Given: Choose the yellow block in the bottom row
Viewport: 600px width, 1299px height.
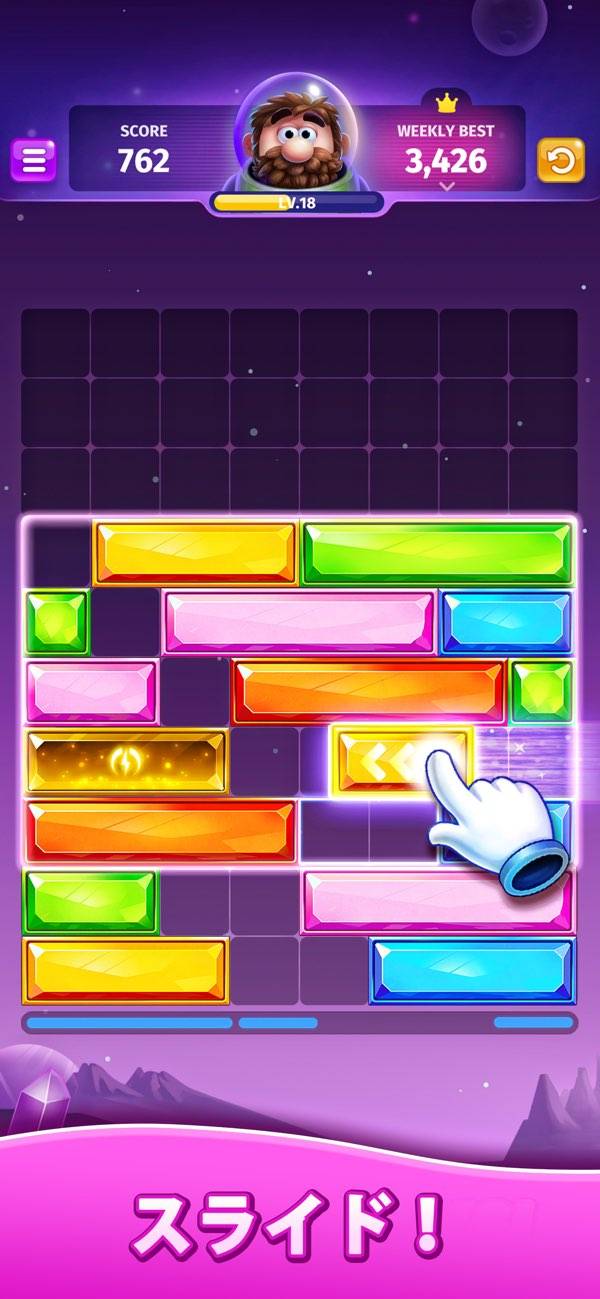Looking at the screenshot, I should coord(126,970).
